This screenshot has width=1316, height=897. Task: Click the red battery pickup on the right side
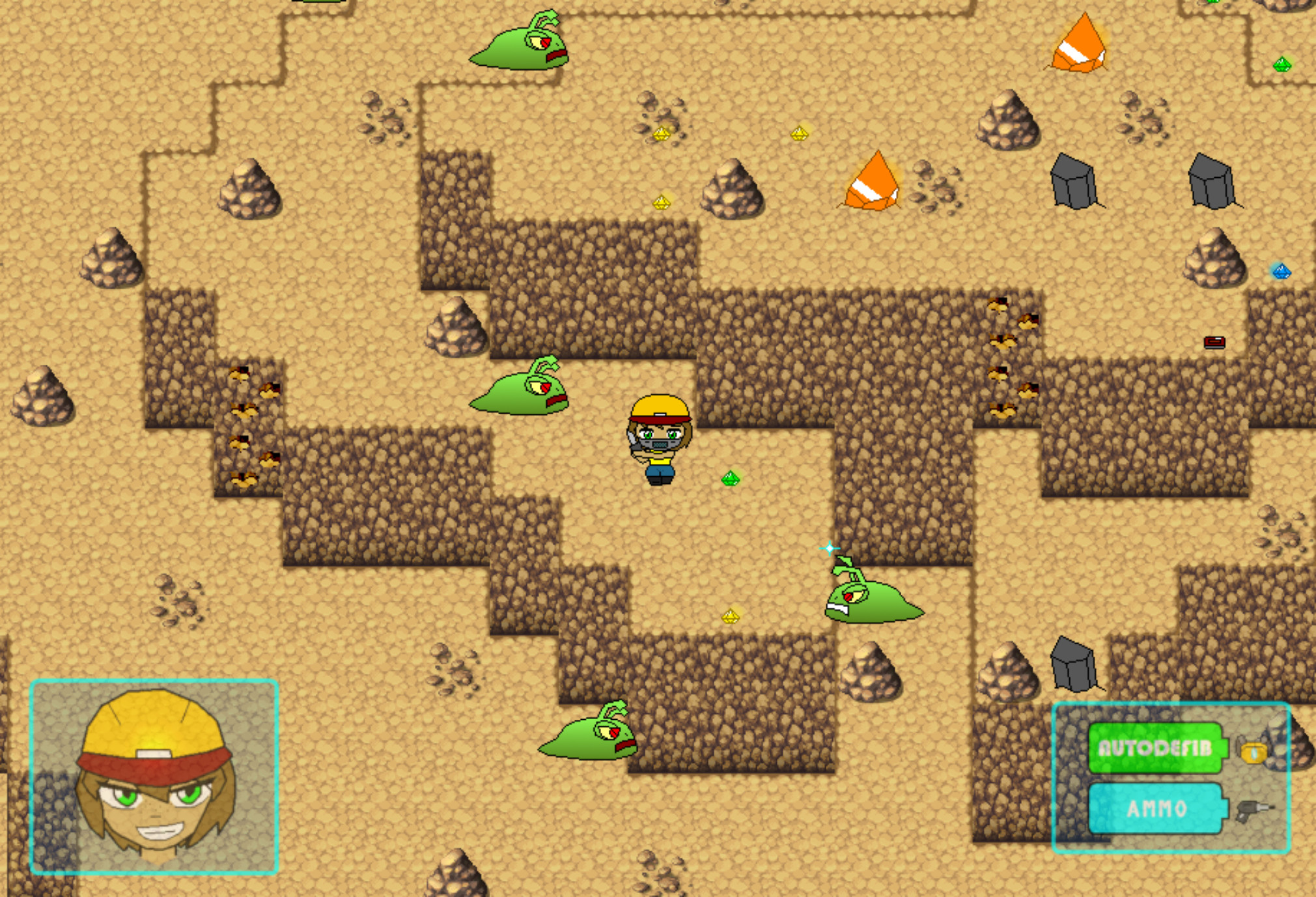click(x=1215, y=341)
